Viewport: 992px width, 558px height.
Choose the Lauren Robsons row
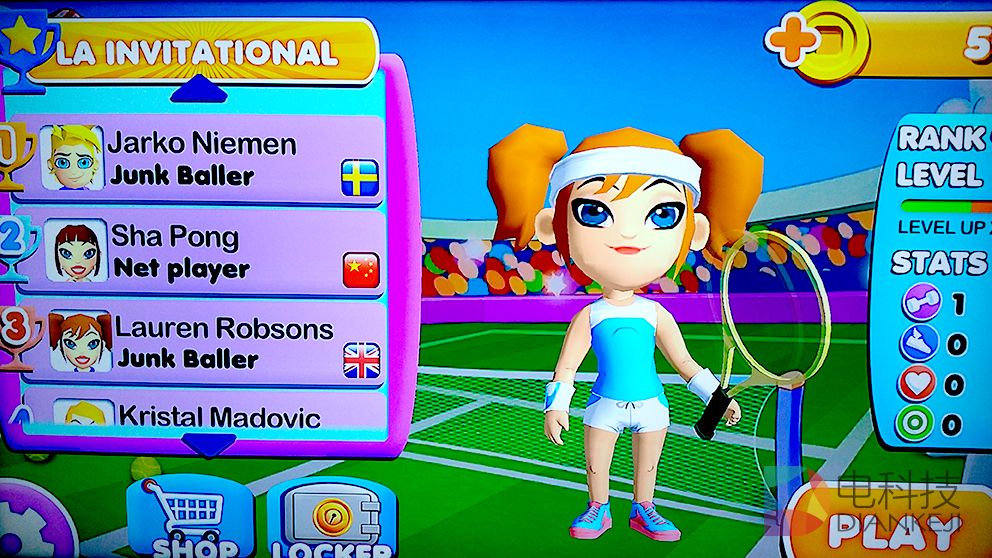pyautogui.click(x=200, y=342)
